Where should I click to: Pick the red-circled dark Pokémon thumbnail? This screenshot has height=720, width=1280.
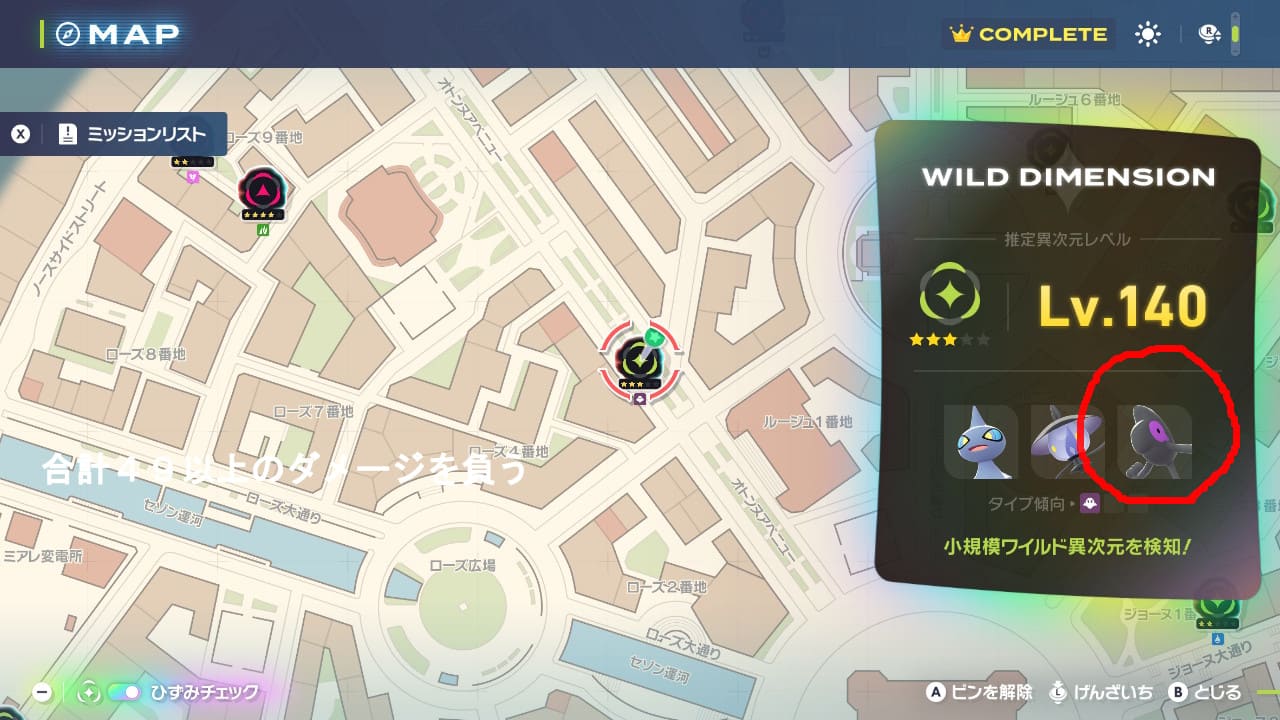(x=1154, y=441)
